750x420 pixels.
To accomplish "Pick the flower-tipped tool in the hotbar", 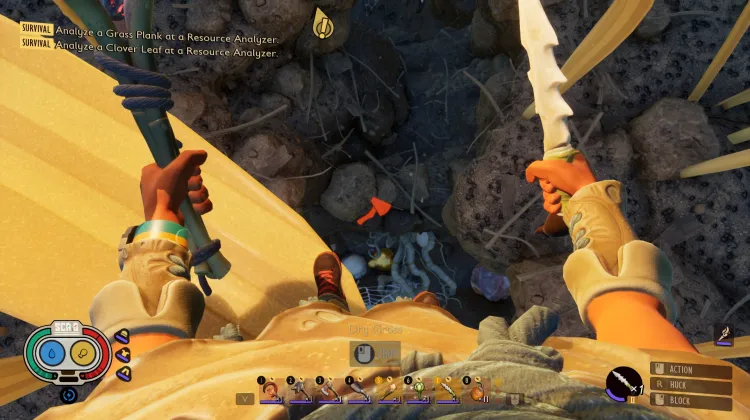I will [387, 389].
